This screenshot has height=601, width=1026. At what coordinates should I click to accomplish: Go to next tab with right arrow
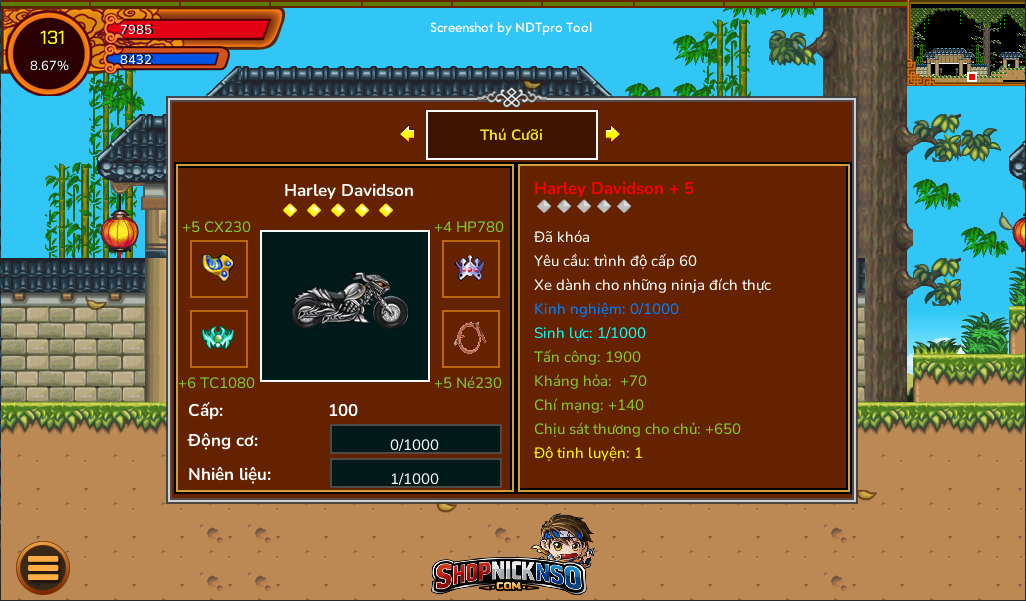613,134
